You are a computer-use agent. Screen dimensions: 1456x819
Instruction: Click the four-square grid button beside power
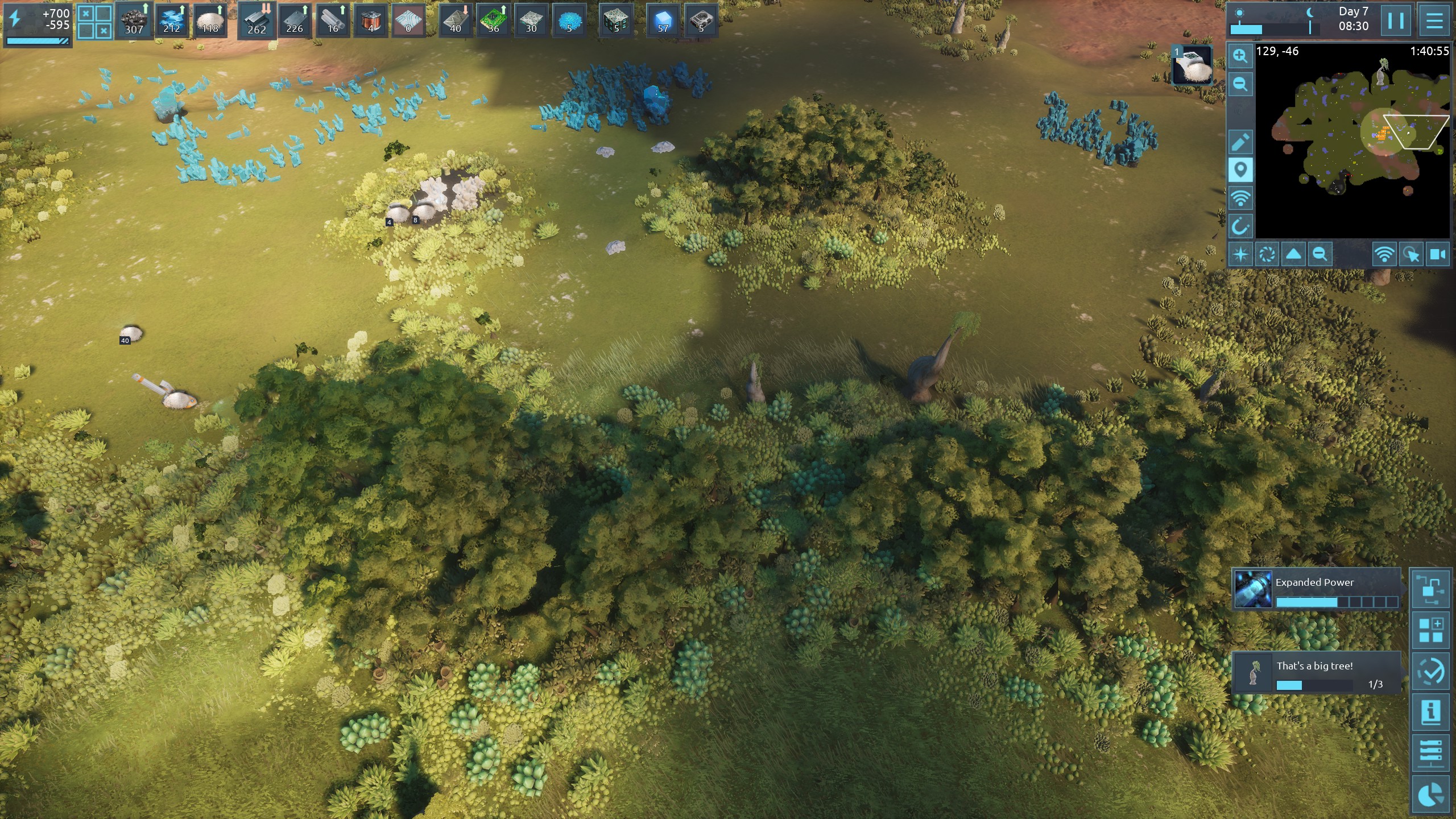pyautogui.click(x=94, y=22)
